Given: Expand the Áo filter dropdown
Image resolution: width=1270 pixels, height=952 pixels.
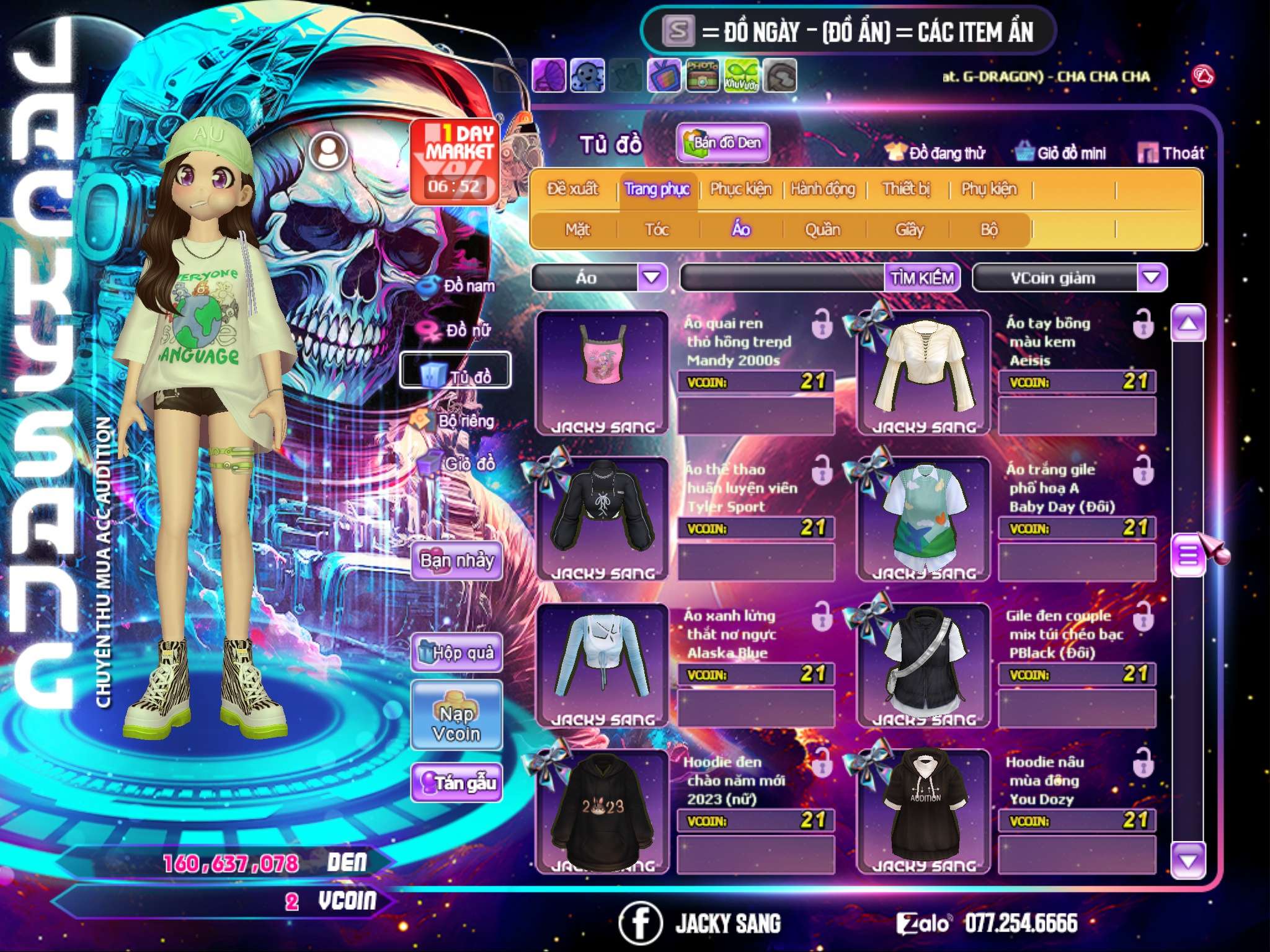Looking at the screenshot, I should coord(651,278).
